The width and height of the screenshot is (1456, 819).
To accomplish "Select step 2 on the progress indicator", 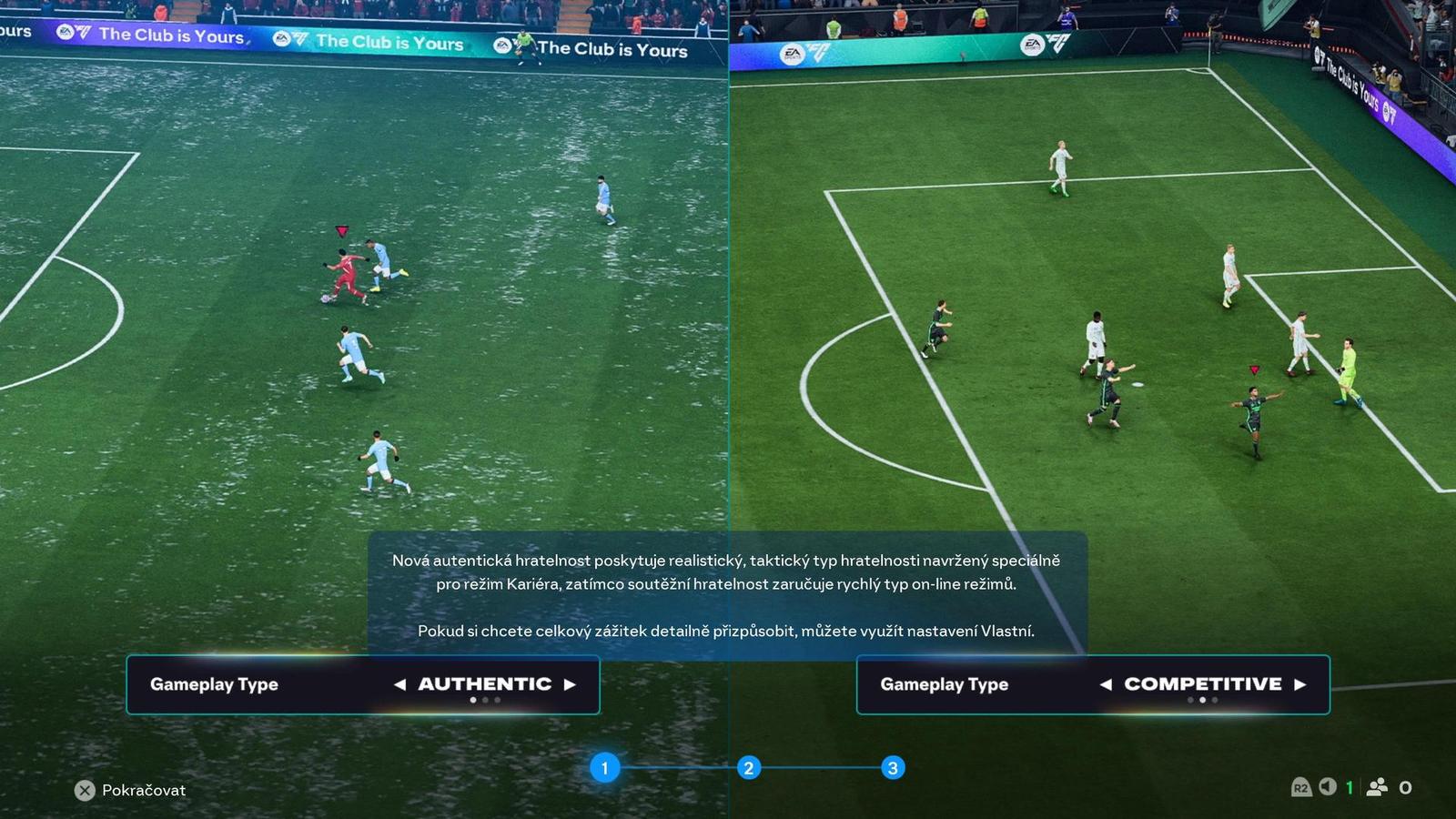I will coord(748,767).
